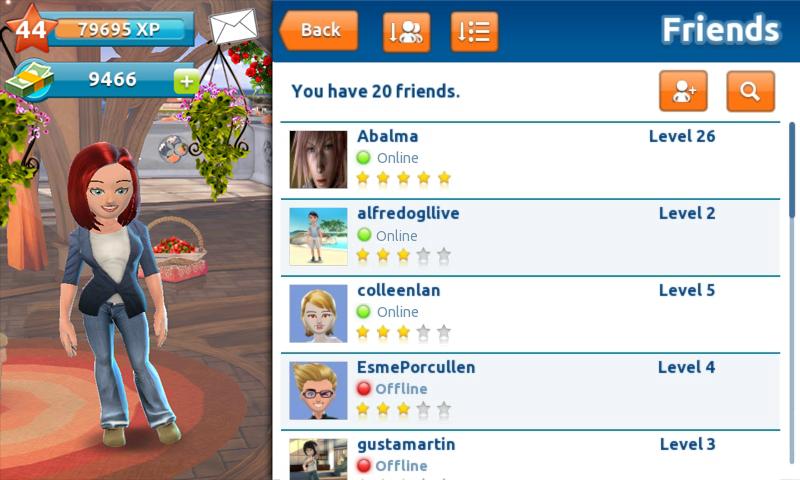Viewport: 800px width, 480px height.
Task: View alfredogllive's beach avatar thumbnail
Action: [318, 236]
